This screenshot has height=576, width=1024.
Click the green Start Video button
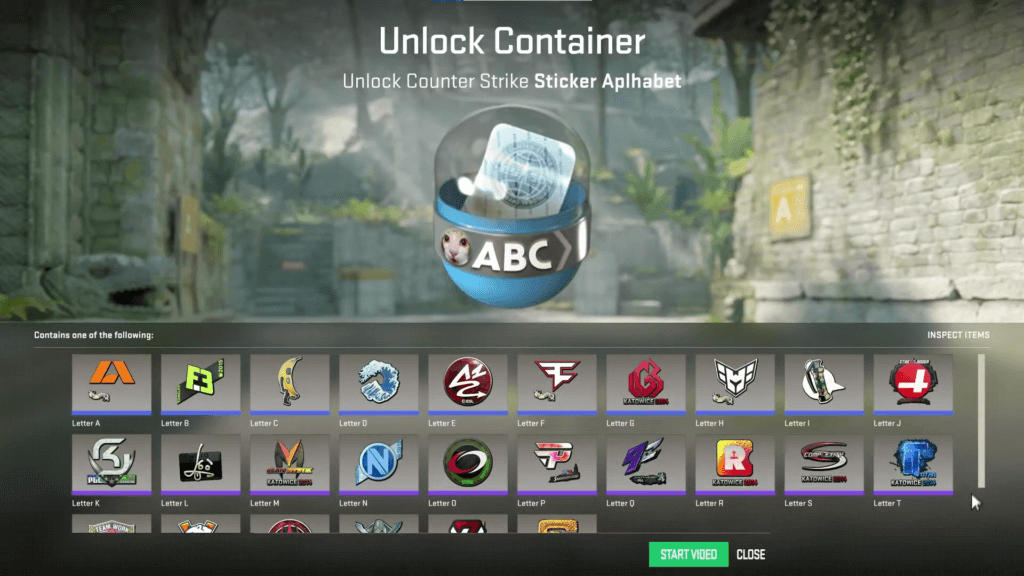tap(688, 554)
